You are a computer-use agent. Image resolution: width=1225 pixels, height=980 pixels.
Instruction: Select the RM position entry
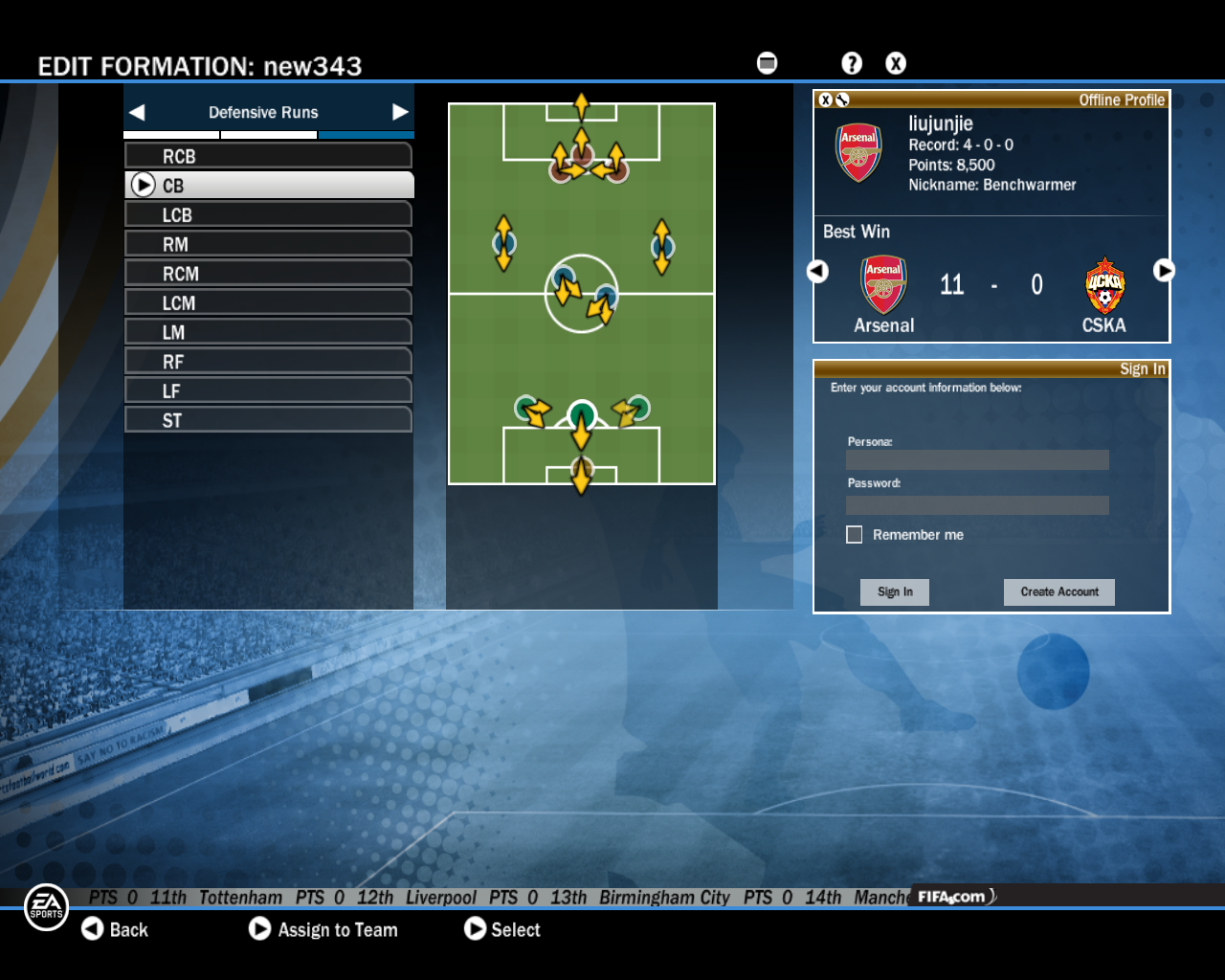point(268,245)
